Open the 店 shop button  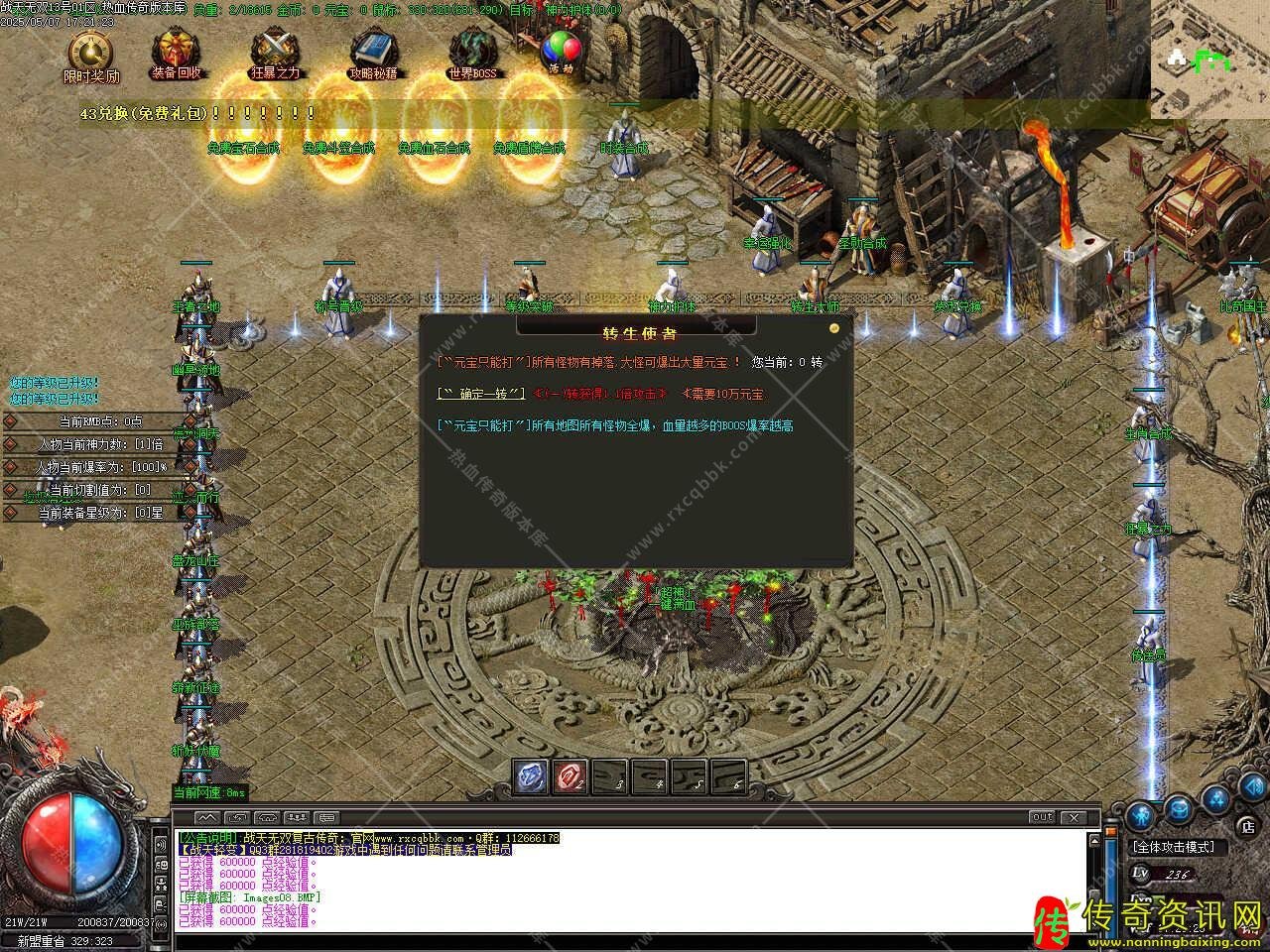[1248, 825]
